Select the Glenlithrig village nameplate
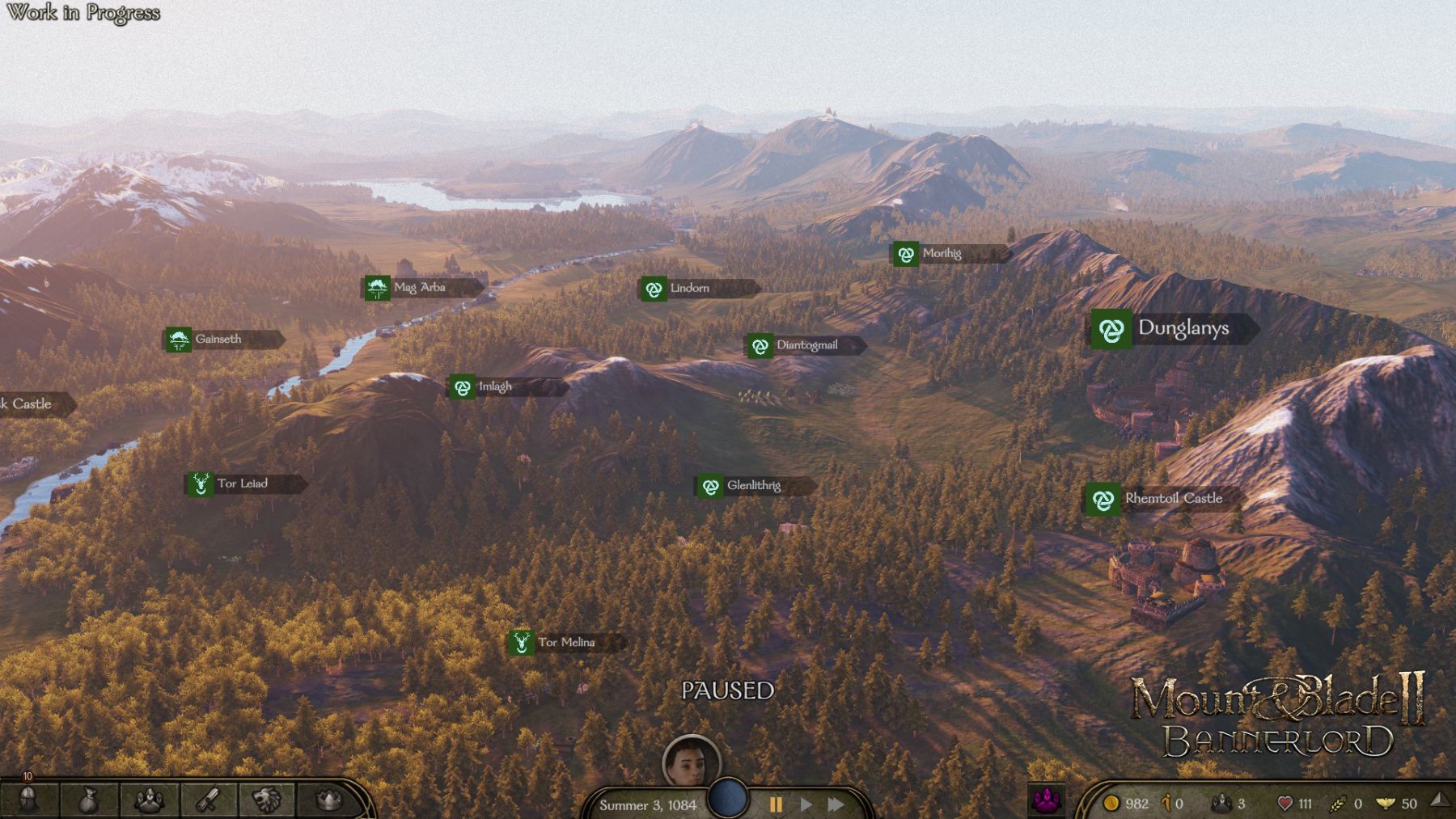The height and width of the screenshot is (819, 1456). coord(755,486)
